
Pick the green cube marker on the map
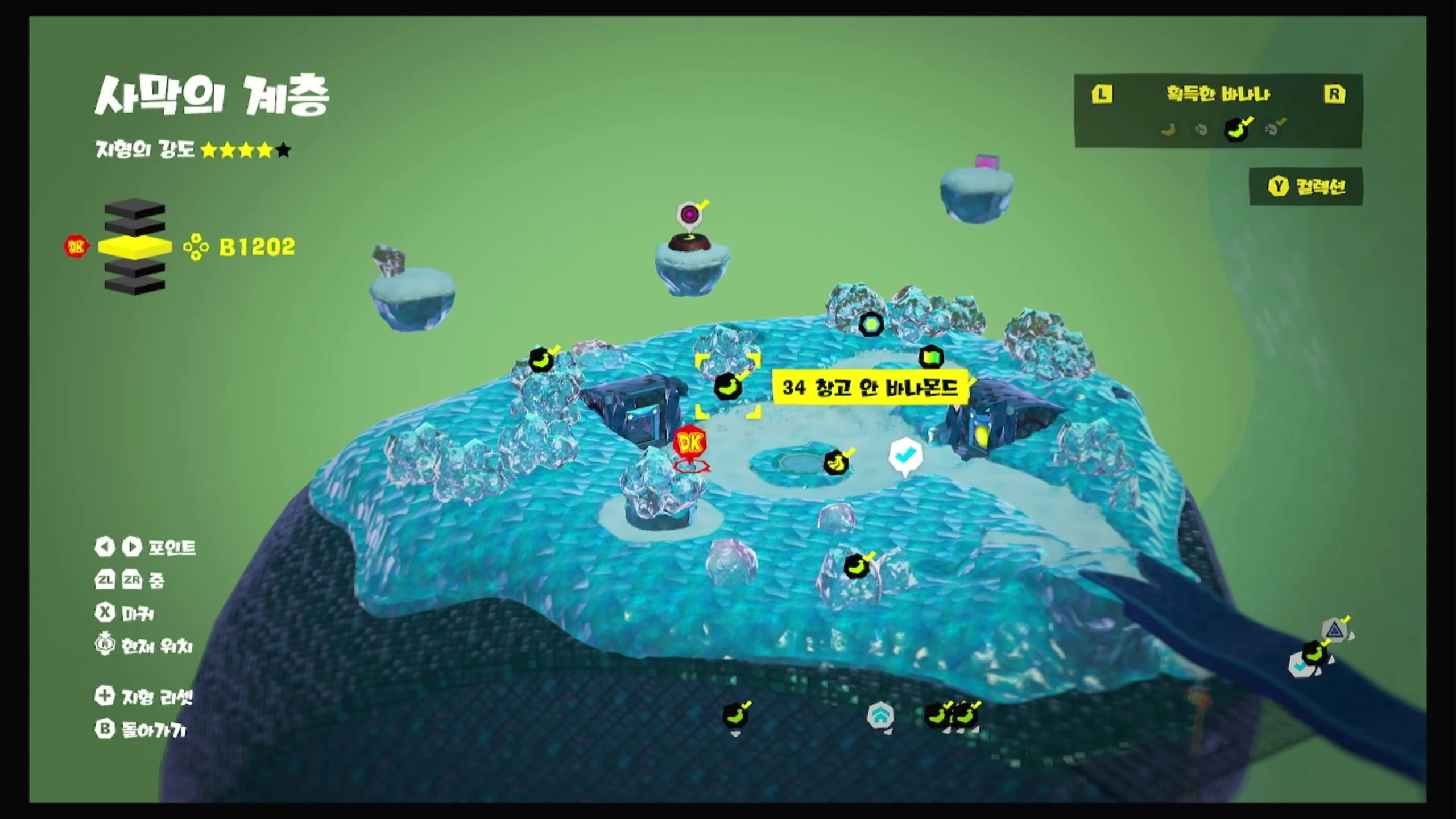931,358
